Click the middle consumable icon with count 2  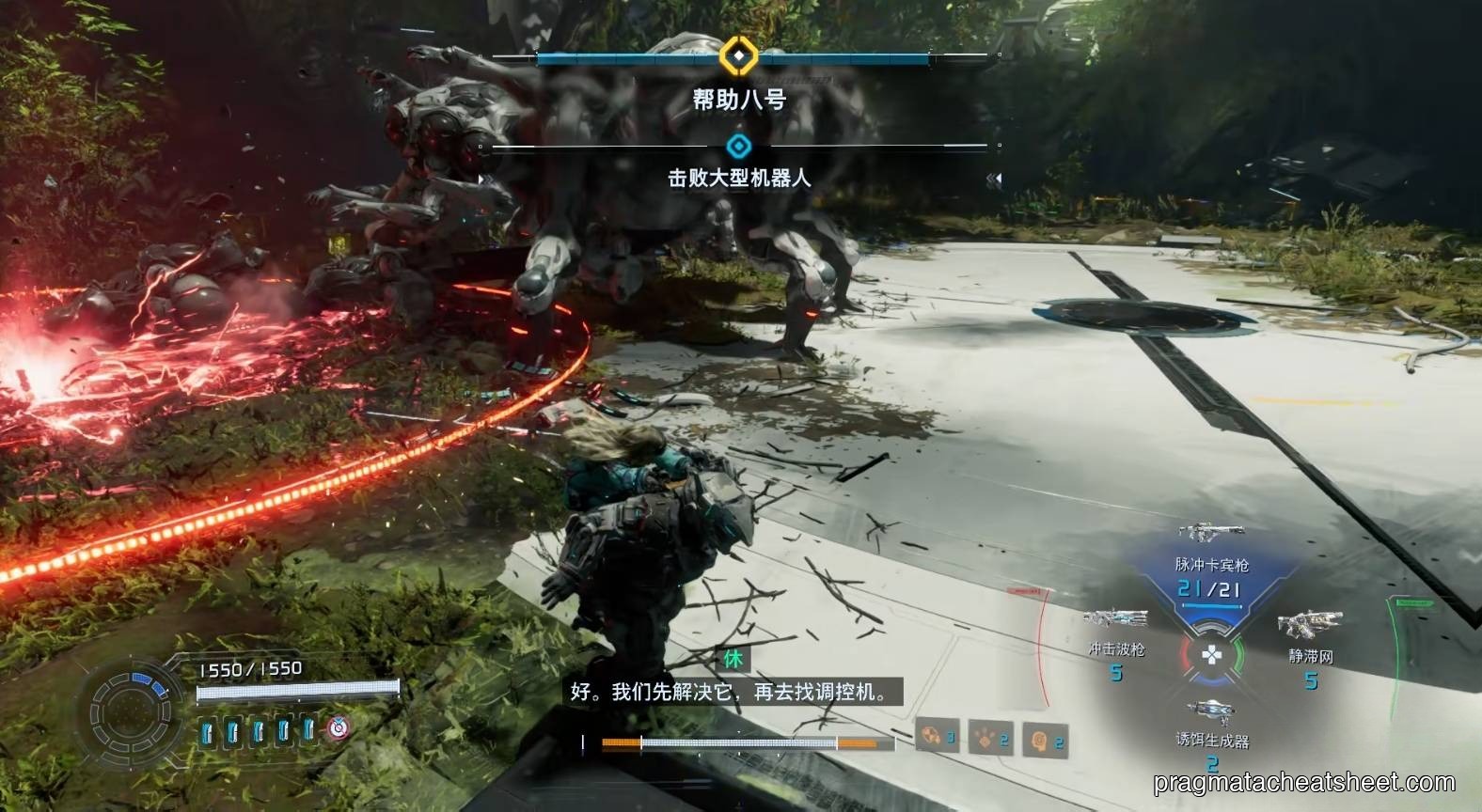(x=984, y=739)
